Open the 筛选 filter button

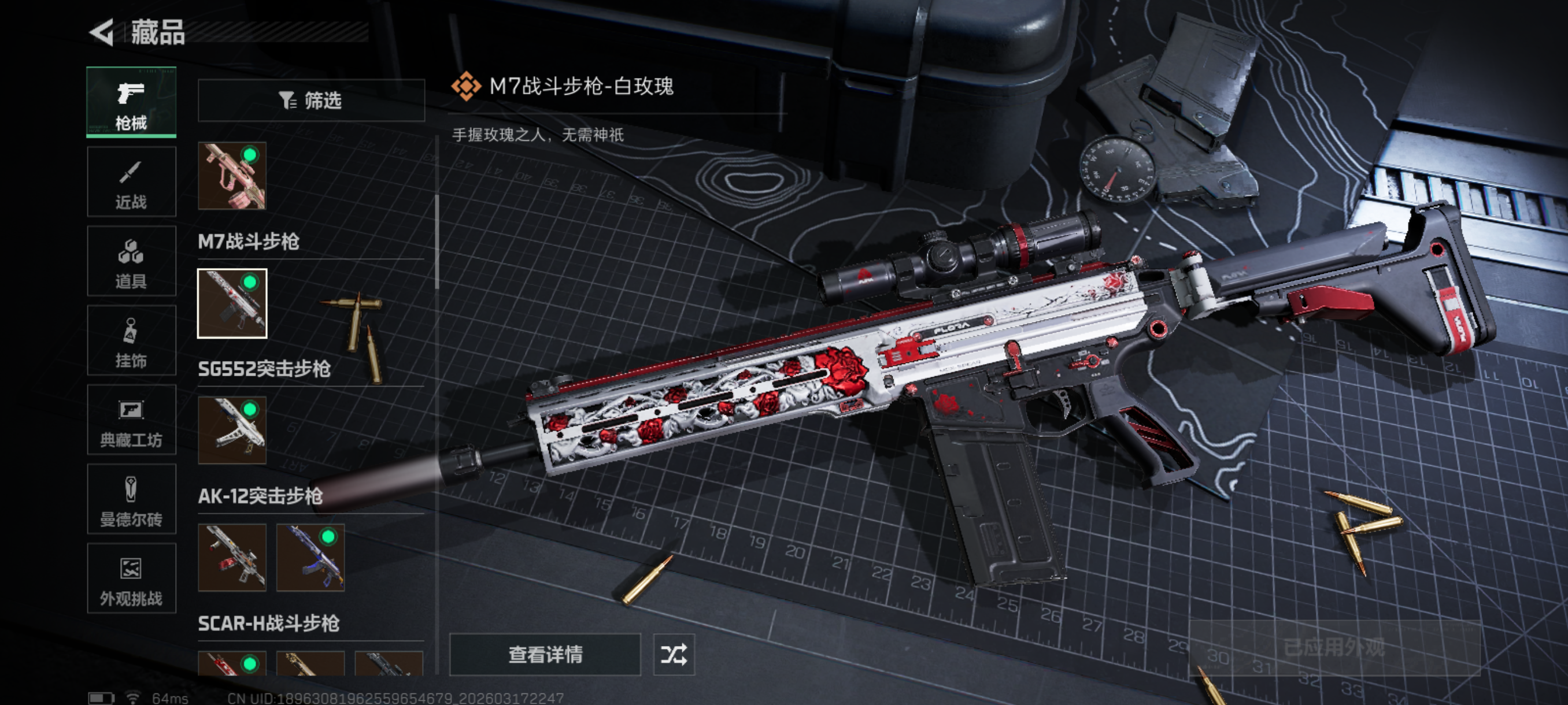coord(311,101)
